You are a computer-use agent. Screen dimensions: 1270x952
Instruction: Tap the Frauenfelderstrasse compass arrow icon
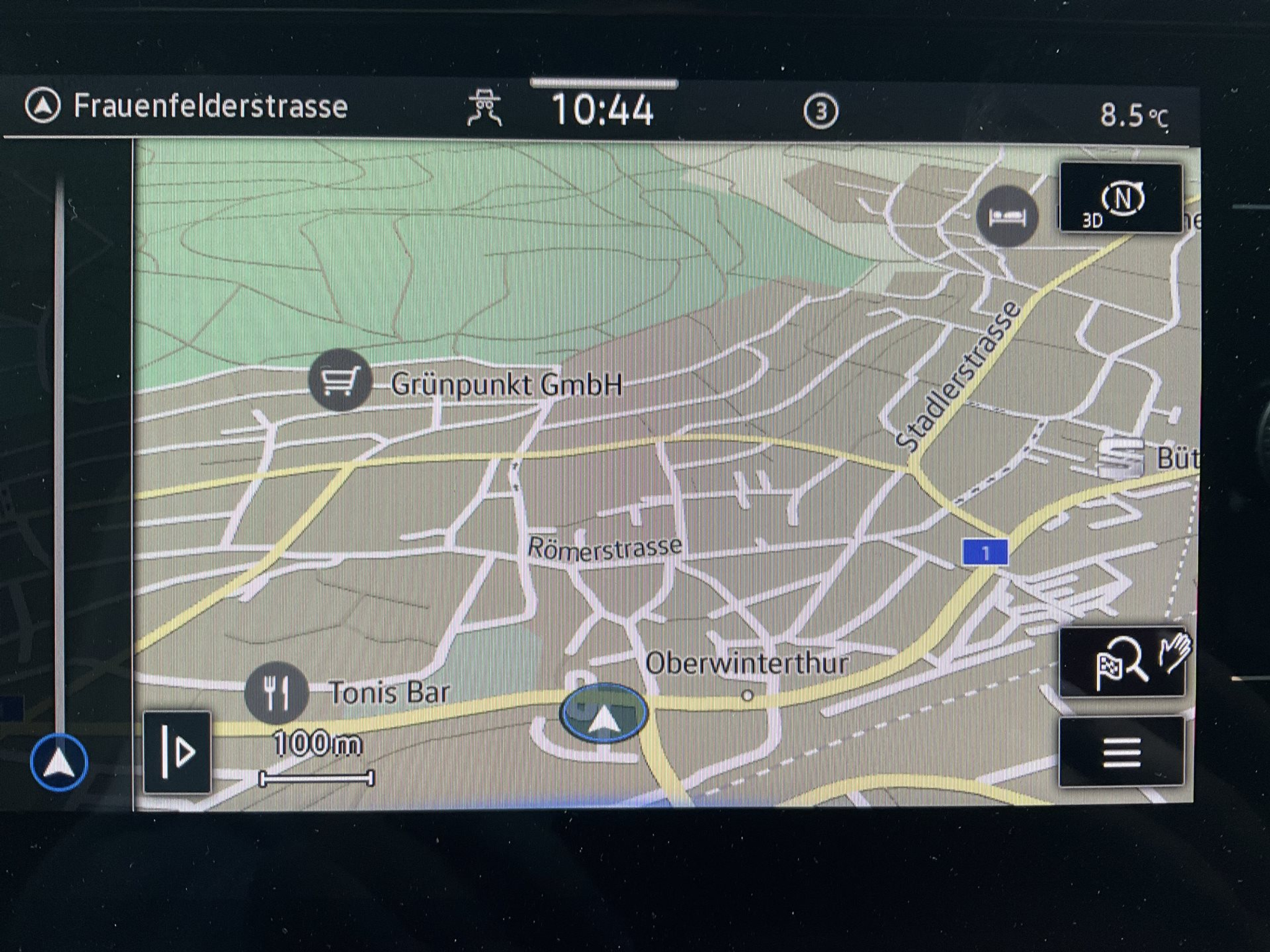pos(43,106)
